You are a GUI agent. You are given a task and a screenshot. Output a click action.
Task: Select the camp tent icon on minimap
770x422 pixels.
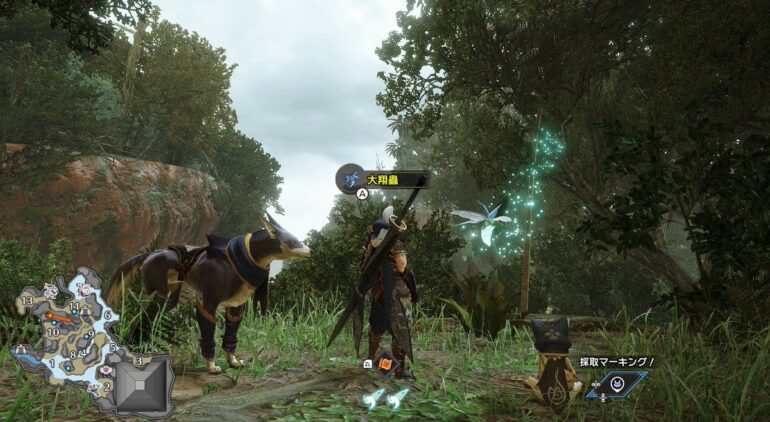click(x=19, y=350)
